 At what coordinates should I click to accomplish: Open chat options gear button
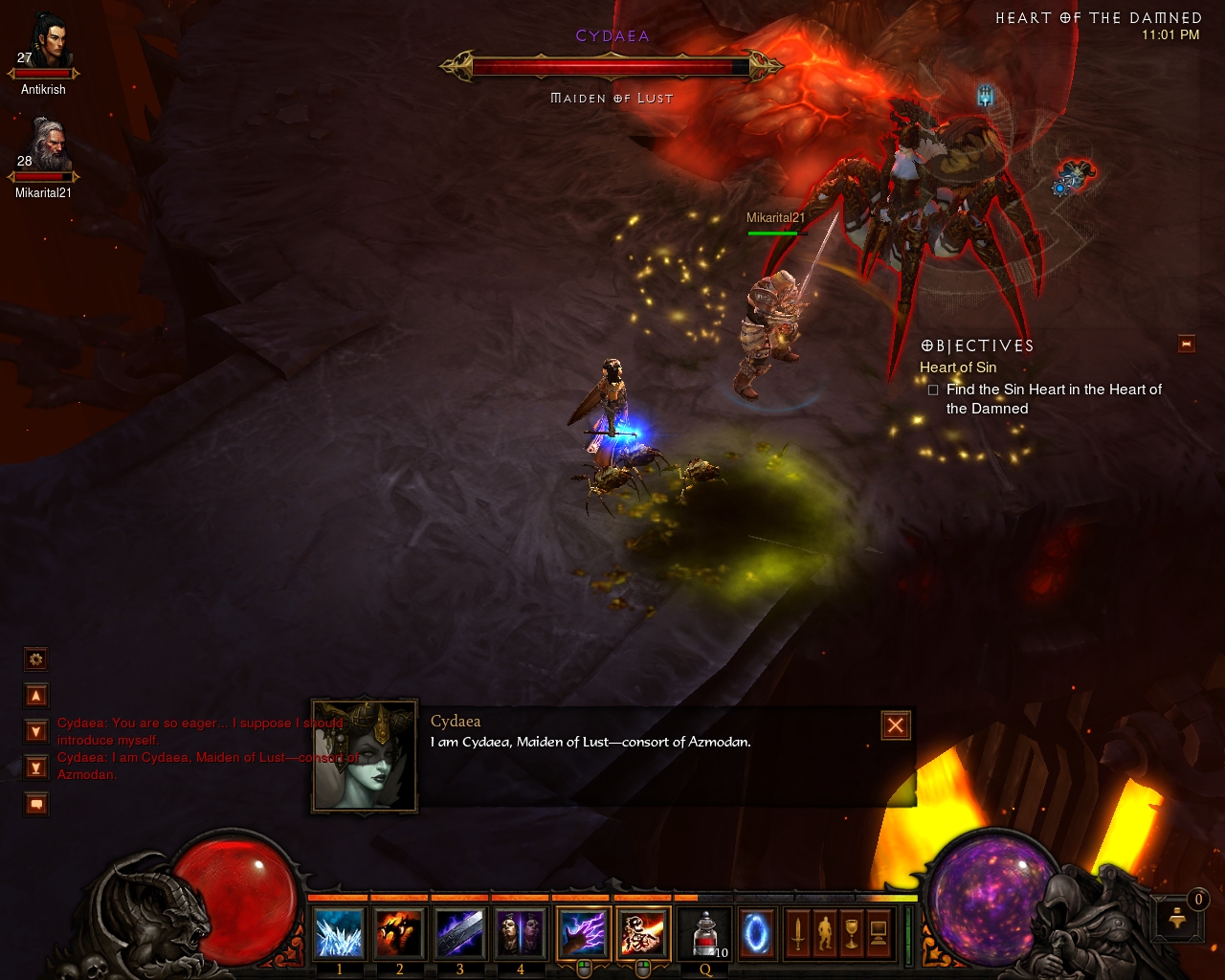36,659
